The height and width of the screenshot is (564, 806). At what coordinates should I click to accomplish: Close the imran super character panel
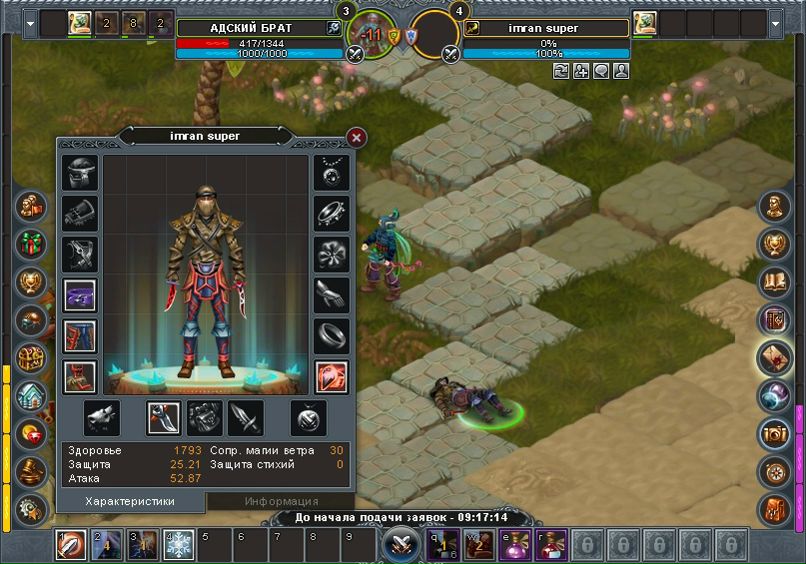click(356, 137)
